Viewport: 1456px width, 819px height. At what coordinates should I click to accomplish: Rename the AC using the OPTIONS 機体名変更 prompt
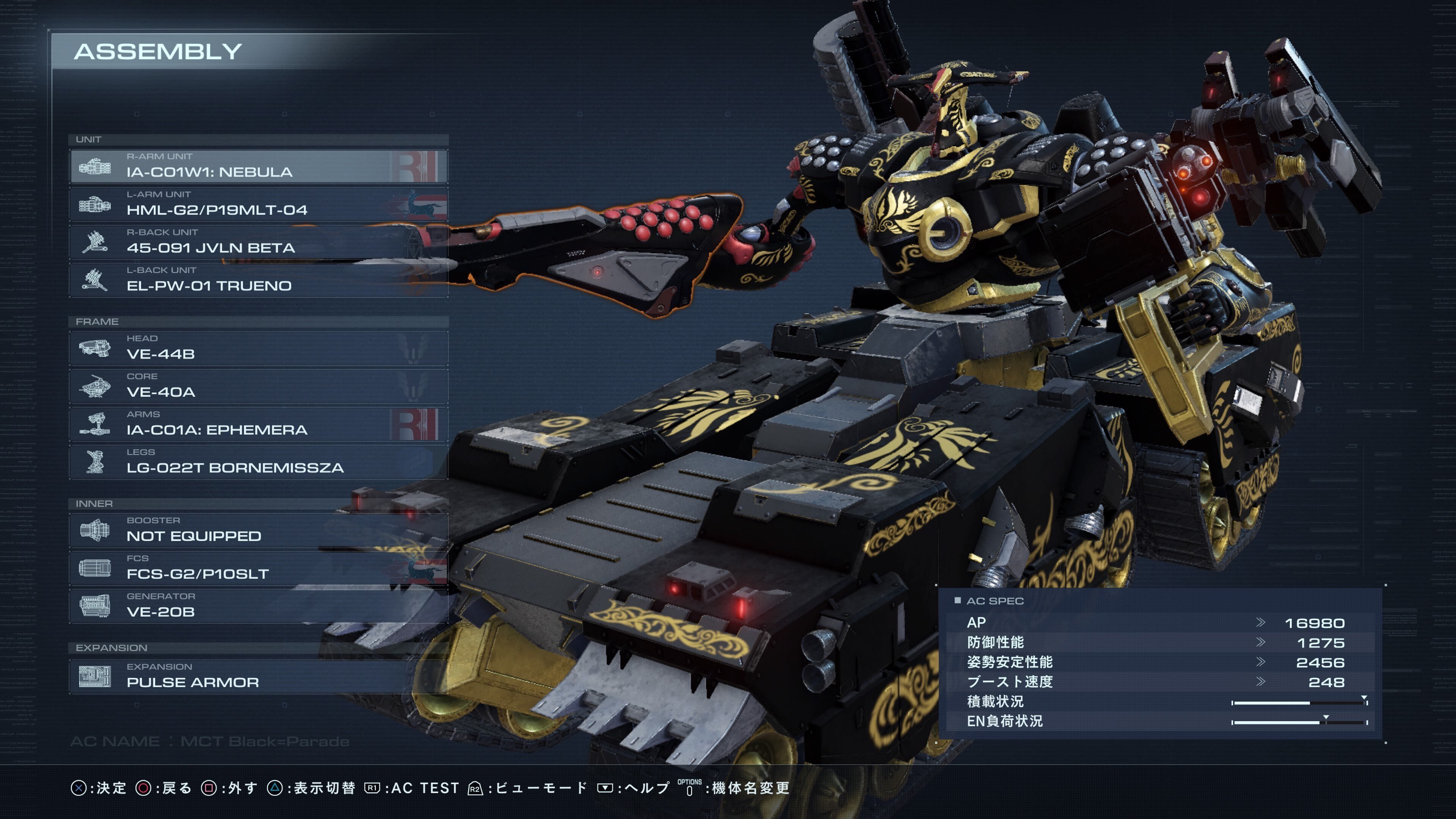click(x=746, y=788)
